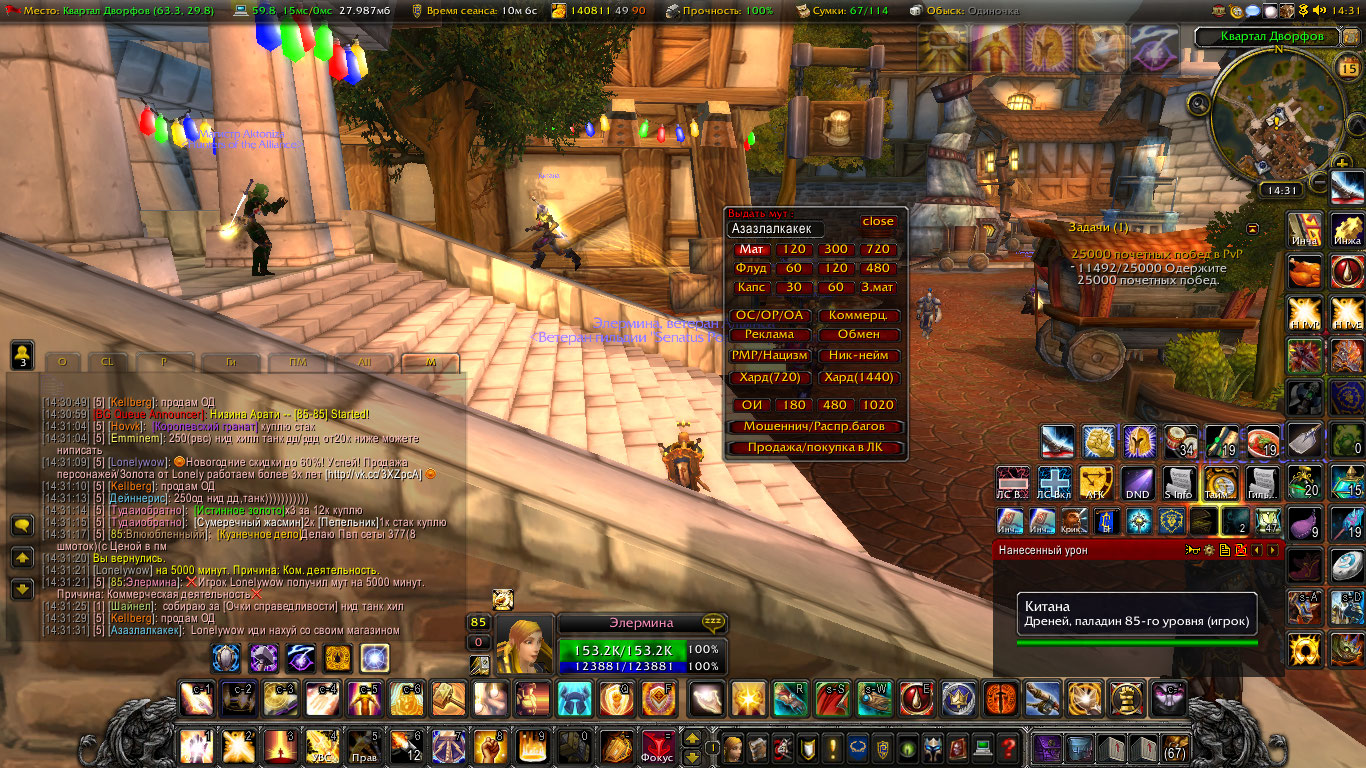Switch to the "ПМ" chat tab
Screen dimensions: 1366x768
coord(297,362)
